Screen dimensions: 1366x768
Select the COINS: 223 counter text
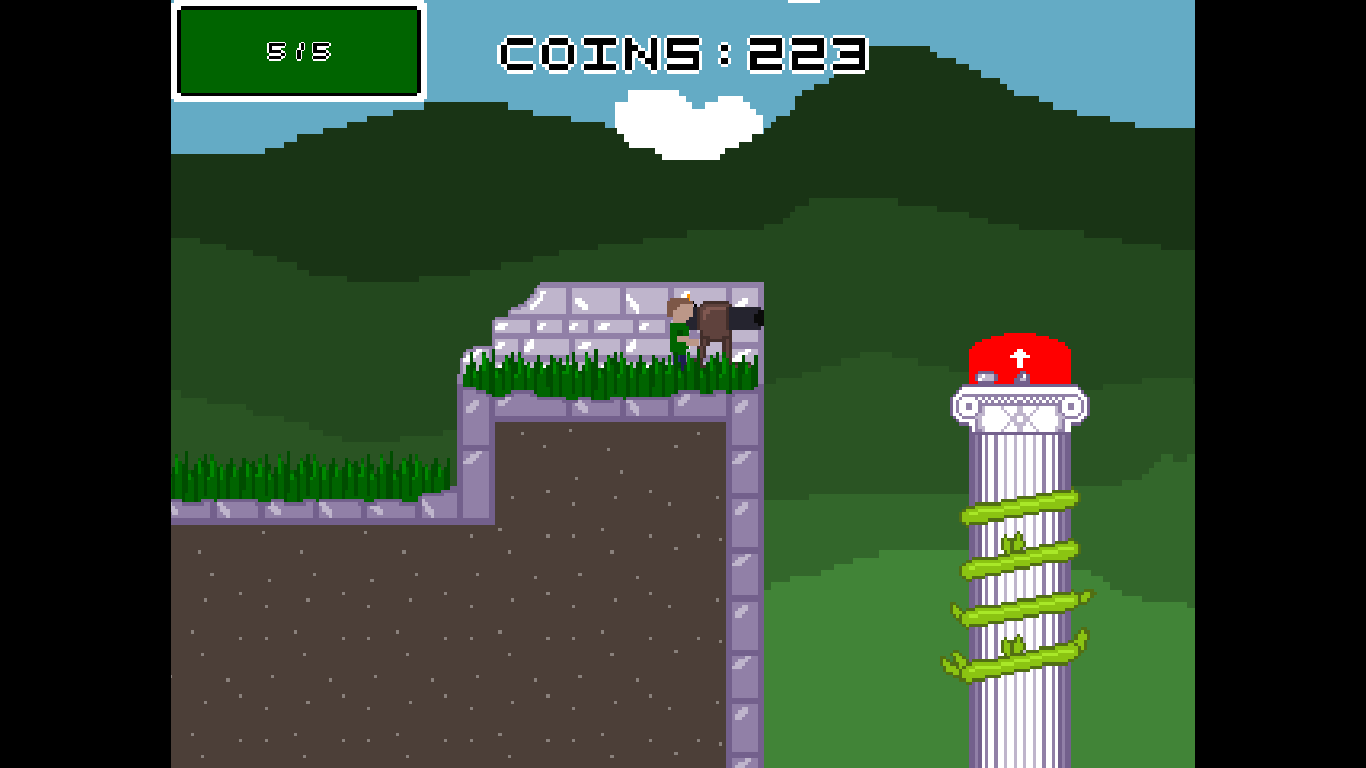(x=683, y=55)
